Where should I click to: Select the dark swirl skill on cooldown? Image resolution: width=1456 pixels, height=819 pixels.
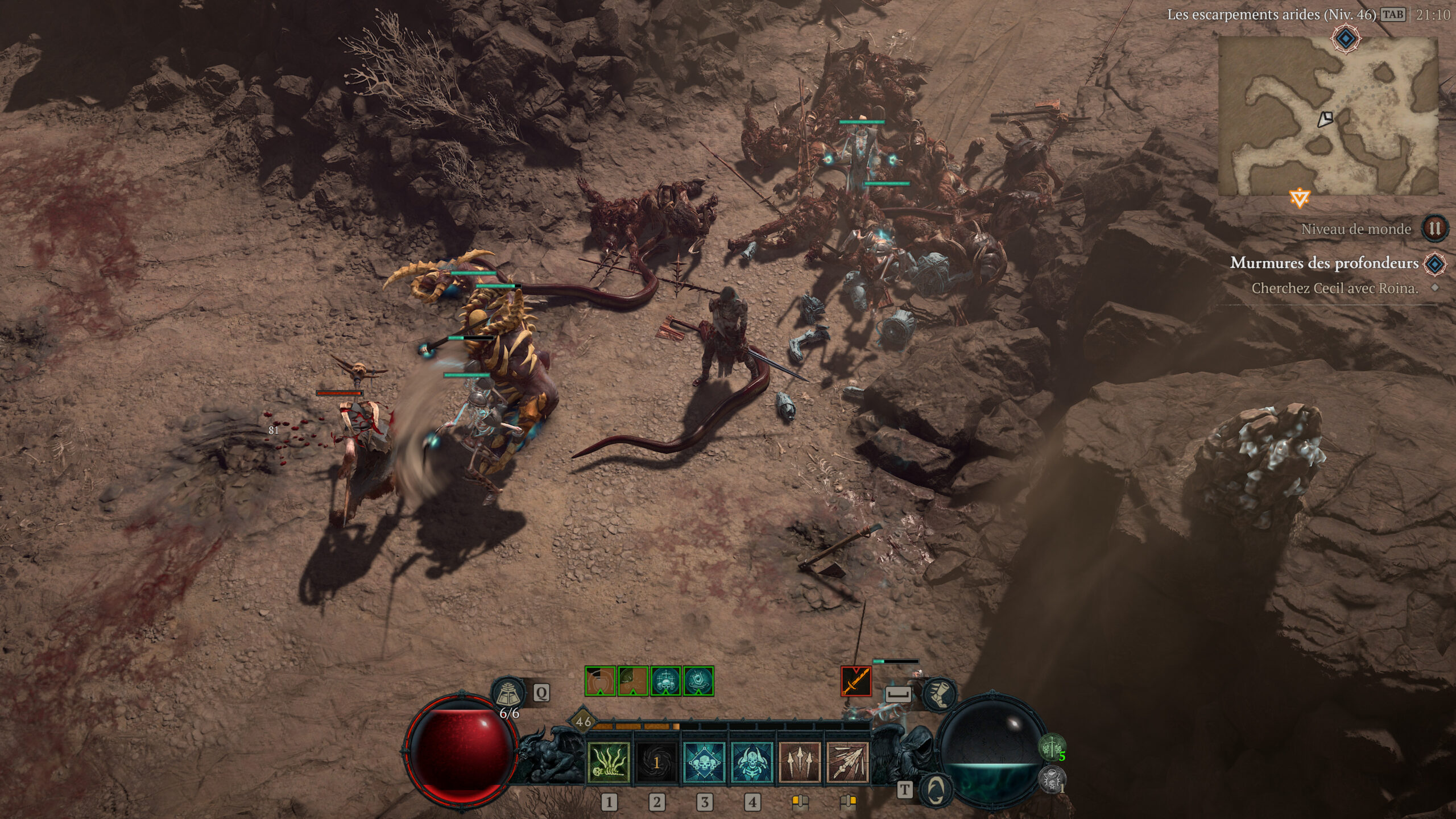tap(656, 763)
